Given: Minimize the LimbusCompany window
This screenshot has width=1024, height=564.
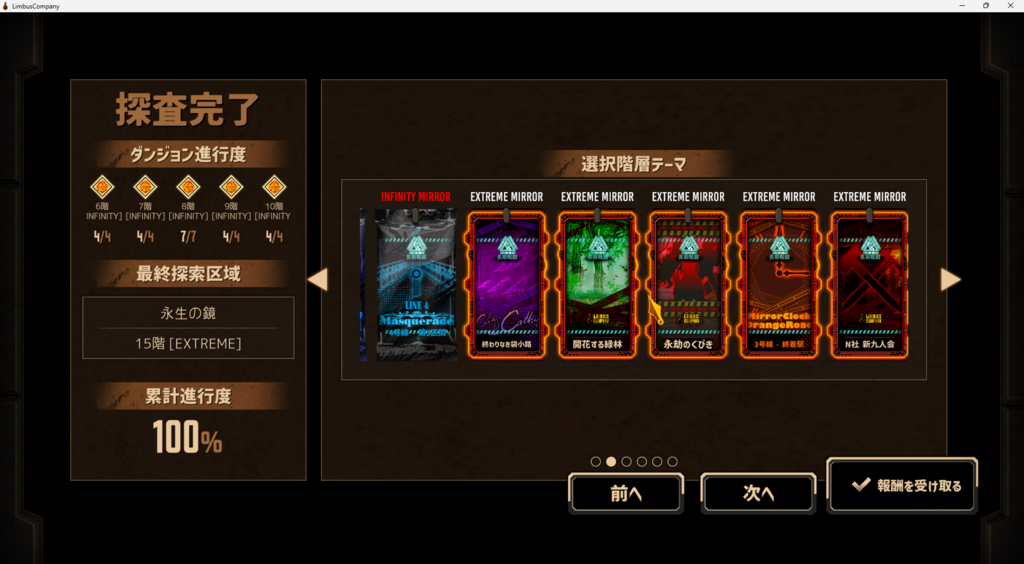Looking at the screenshot, I should tap(961, 6).
